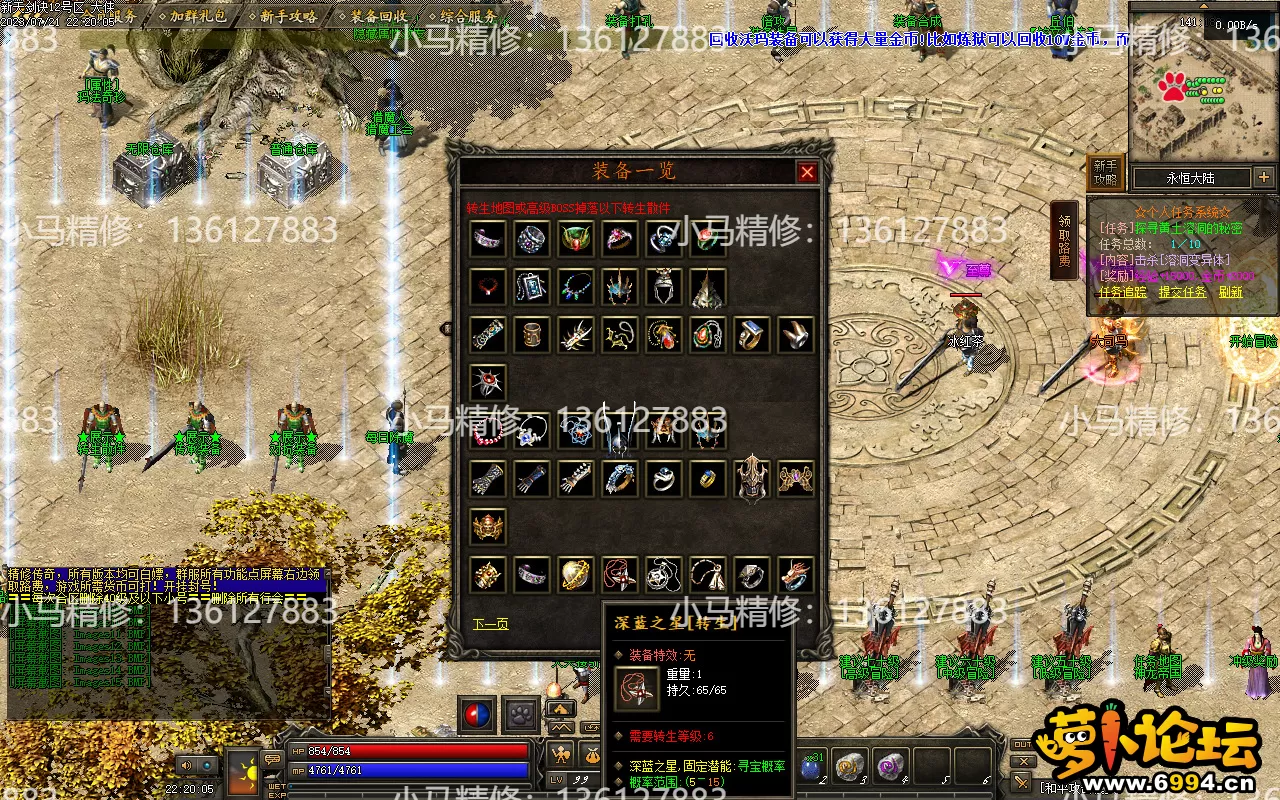Open the 加群礼包 top menu
Image resolution: width=1280 pixels, height=800 pixels.
click(197, 17)
